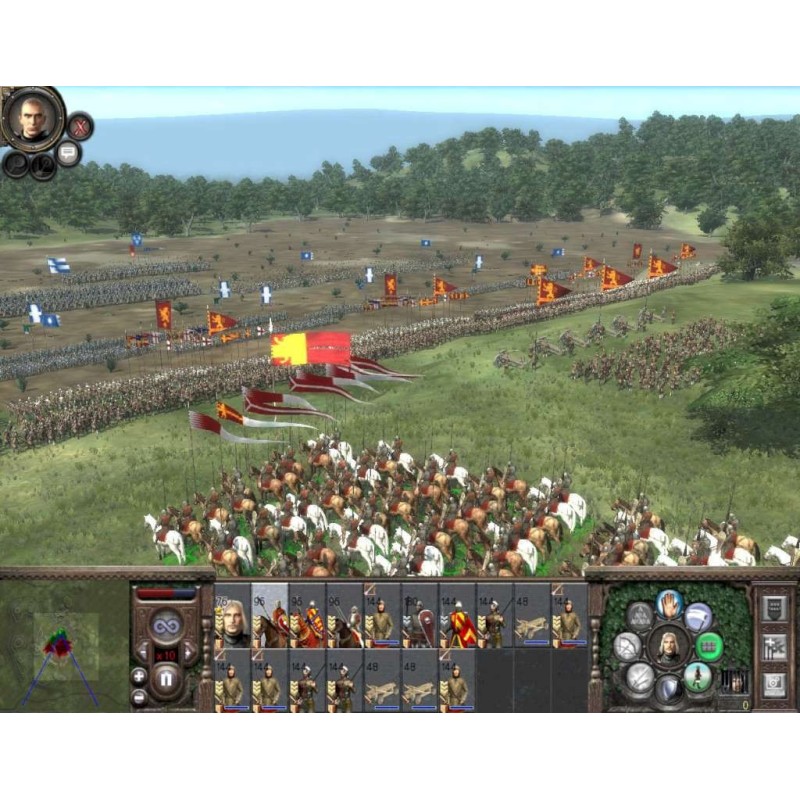Zoom in the minimap with the plus button

point(138,675)
